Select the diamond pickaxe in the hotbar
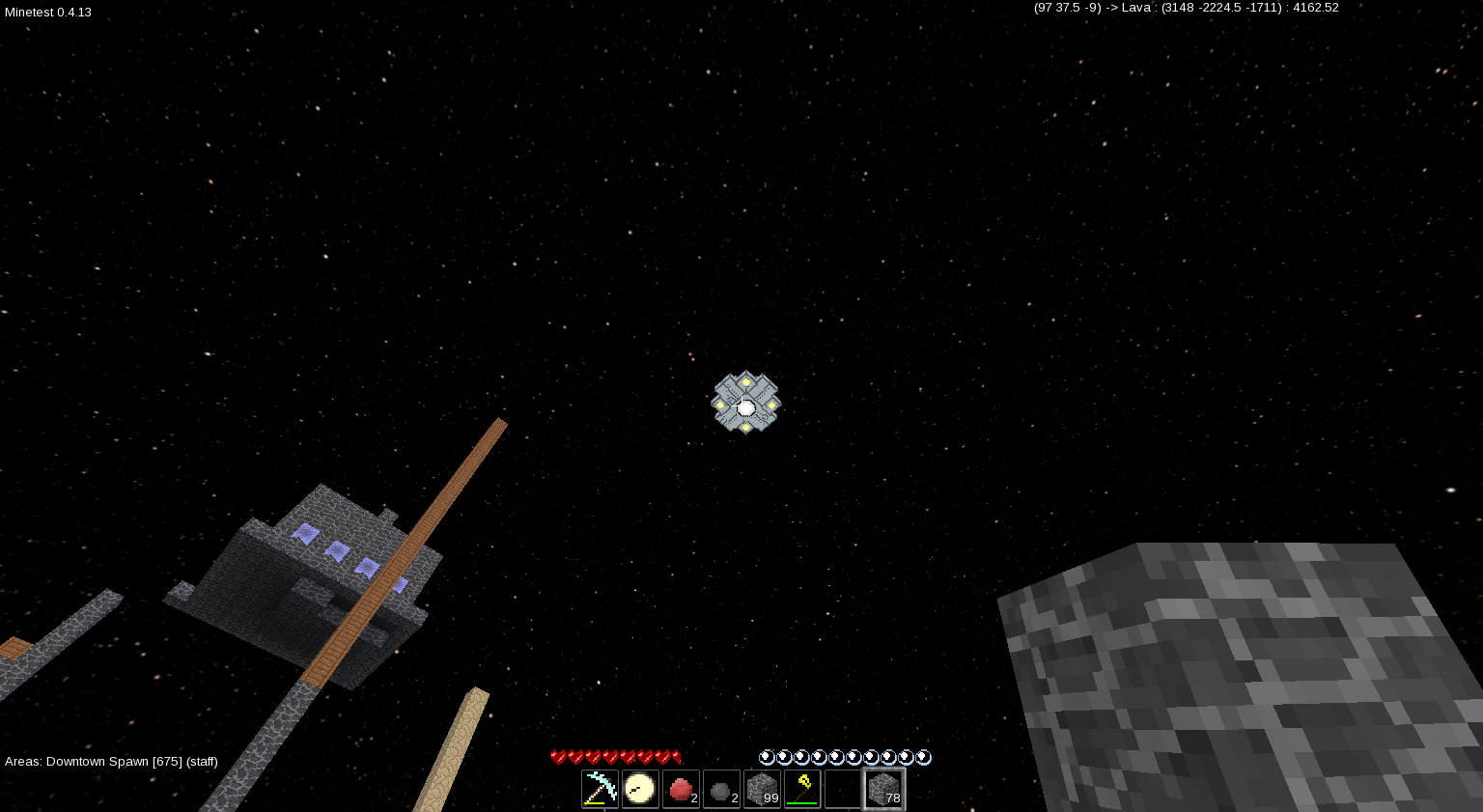 600,789
